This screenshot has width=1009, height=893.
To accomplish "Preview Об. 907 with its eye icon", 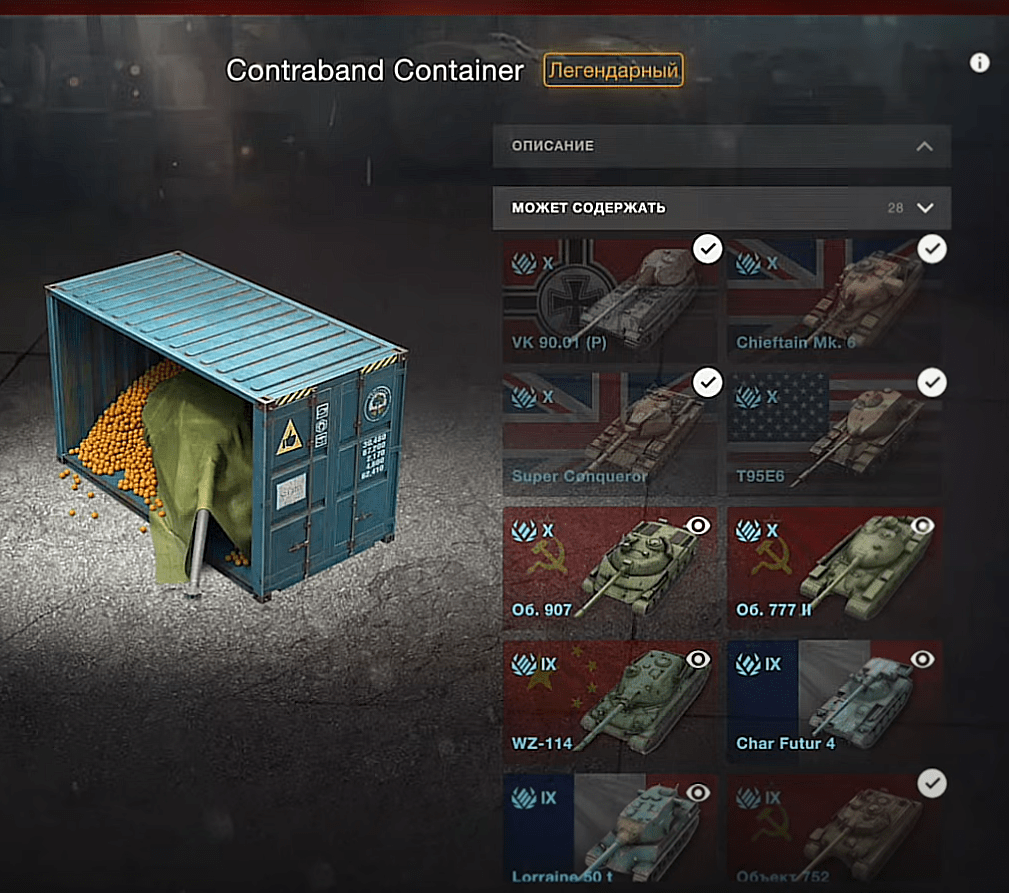I will point(699,525).
